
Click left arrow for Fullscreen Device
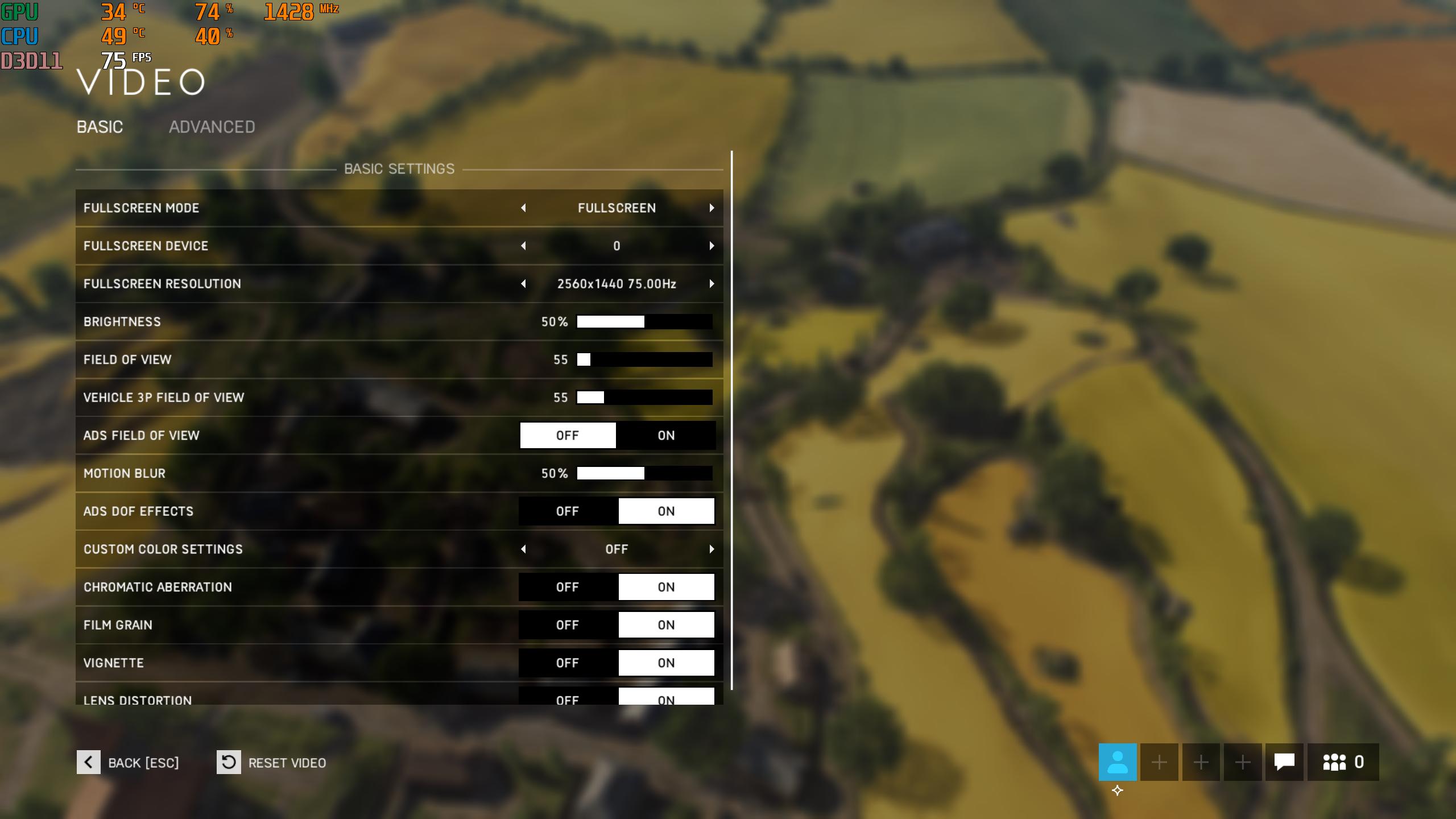(x=523, y=246)
